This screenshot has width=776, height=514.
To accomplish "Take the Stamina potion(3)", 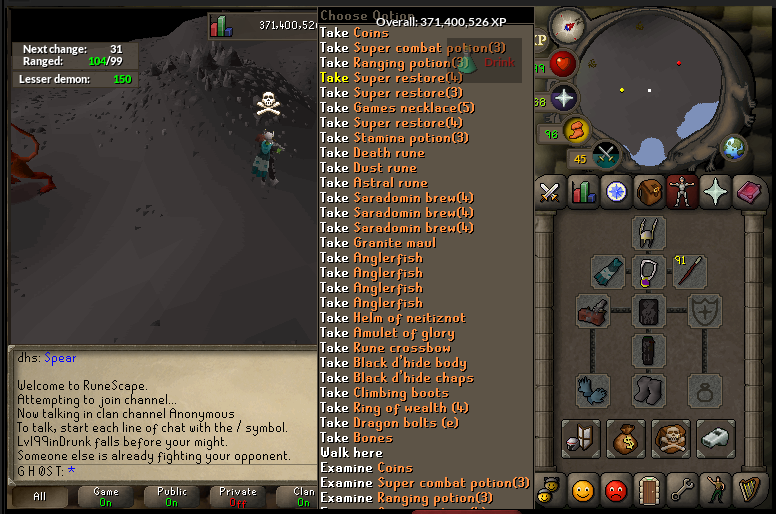I will pos(394,138).
